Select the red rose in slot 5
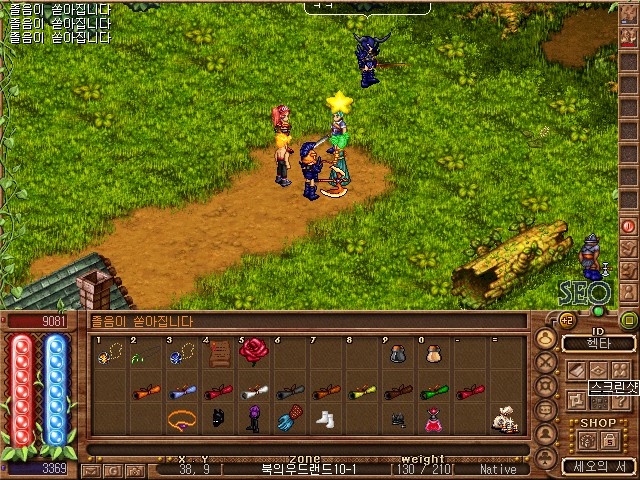640x480 pixels. [x=253, y=350]
